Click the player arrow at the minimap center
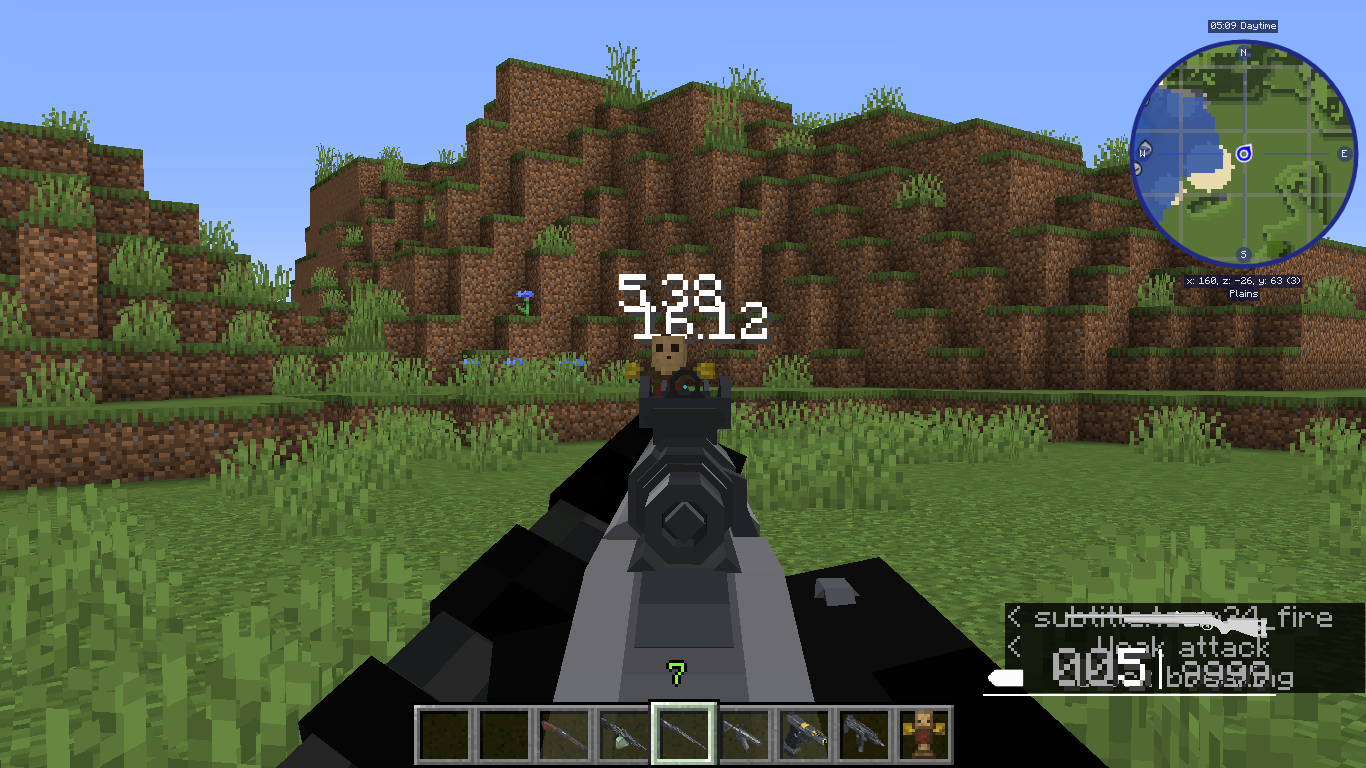This screenshot has height=768, width=1366. tap(1244, 153)
